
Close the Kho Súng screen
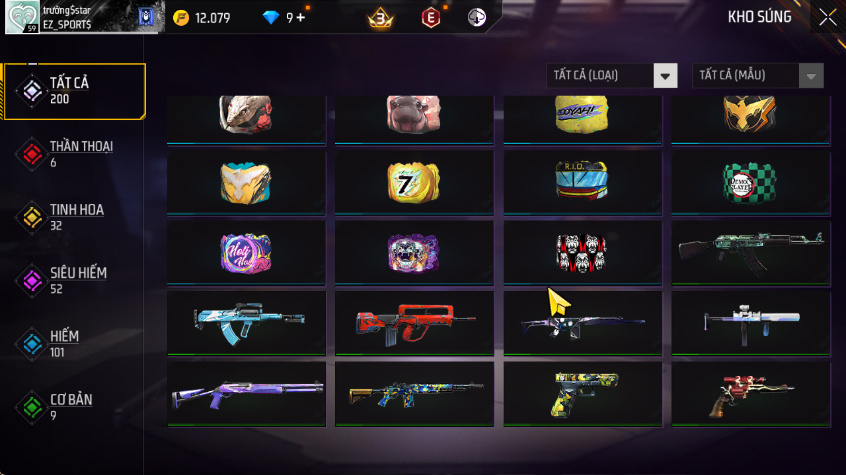(x=827, y=17)
